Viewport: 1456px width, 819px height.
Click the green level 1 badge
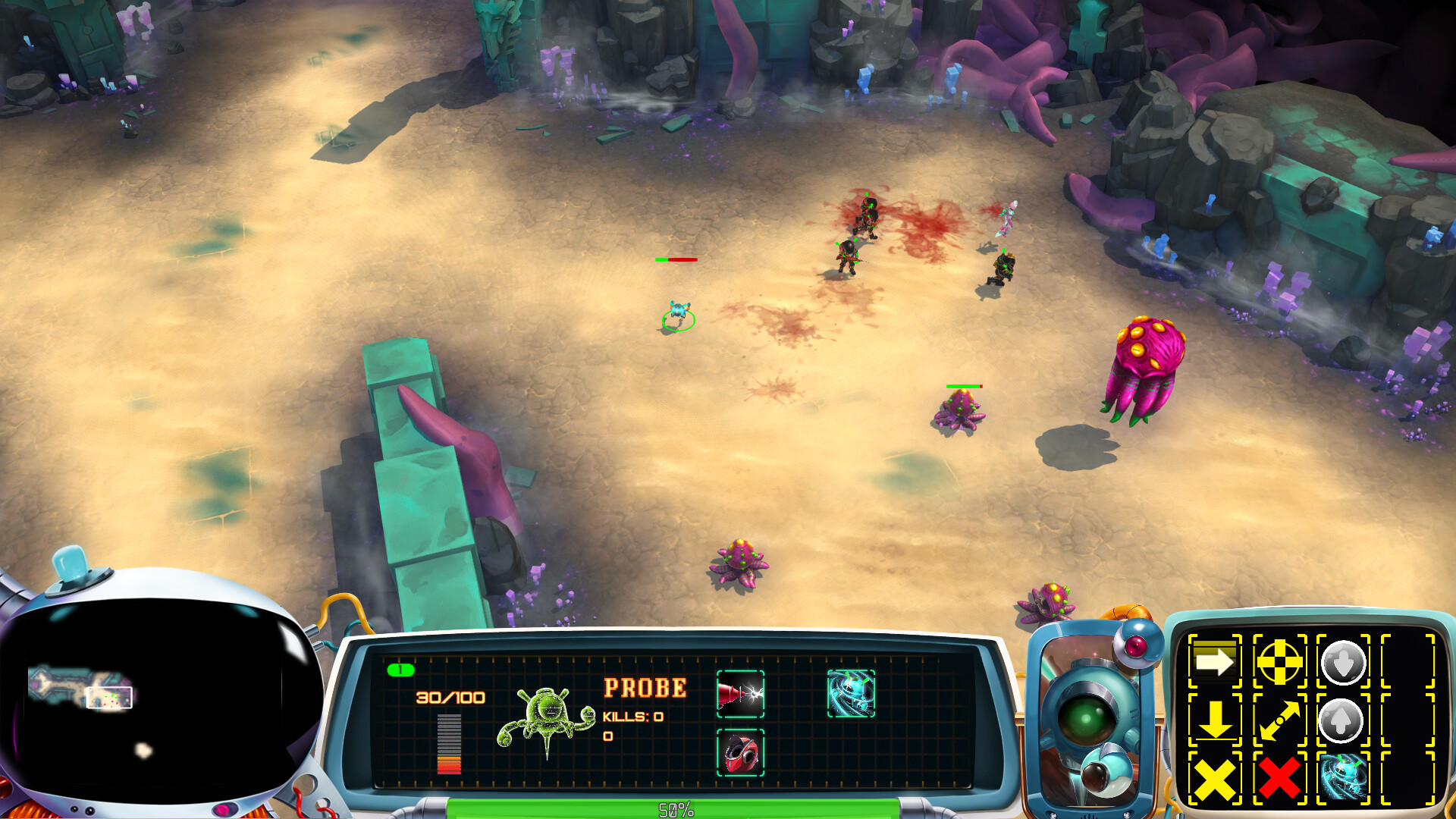click(401, 670)
